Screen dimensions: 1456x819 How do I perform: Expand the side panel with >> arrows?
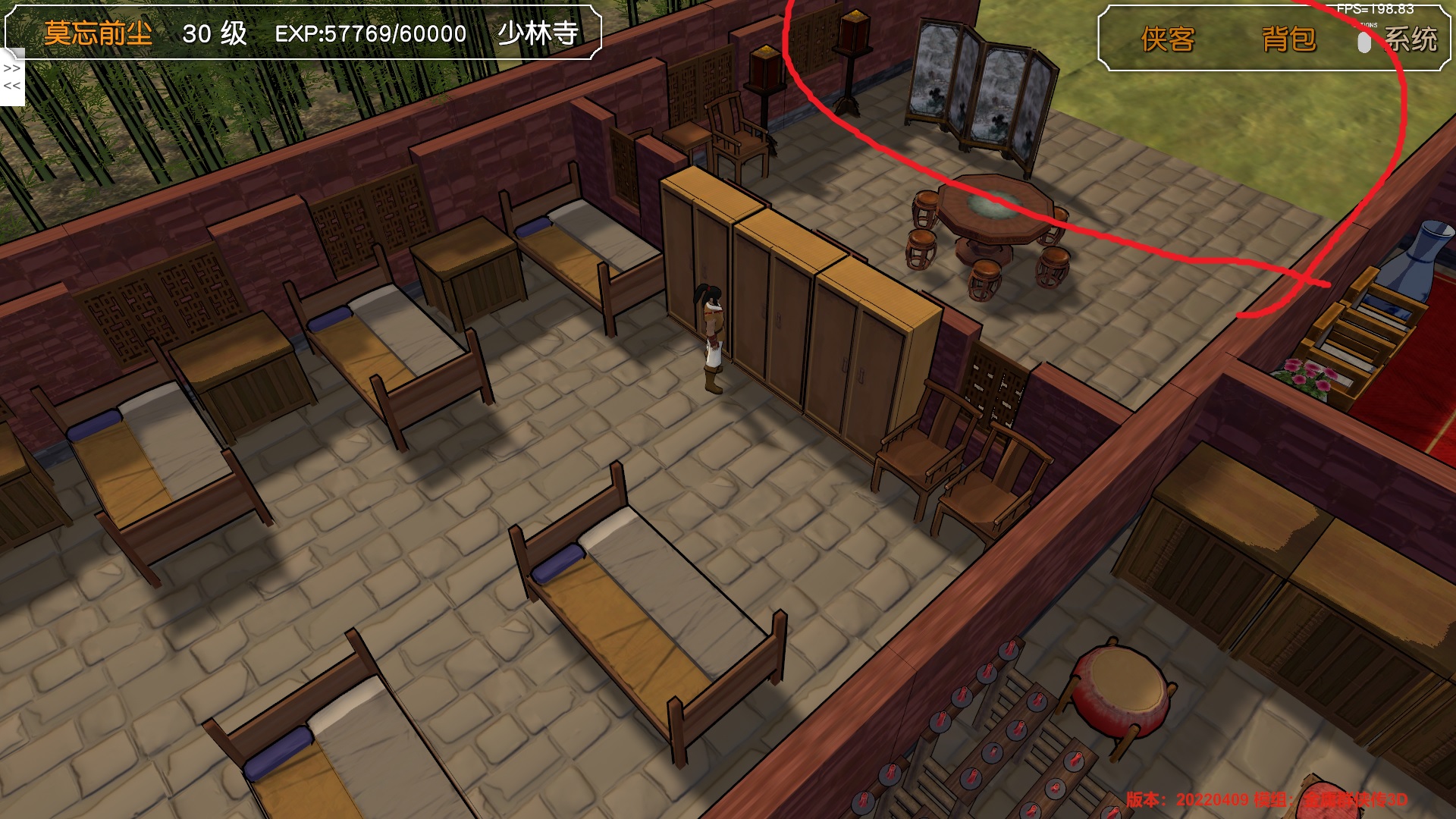[x=12, y=68]
